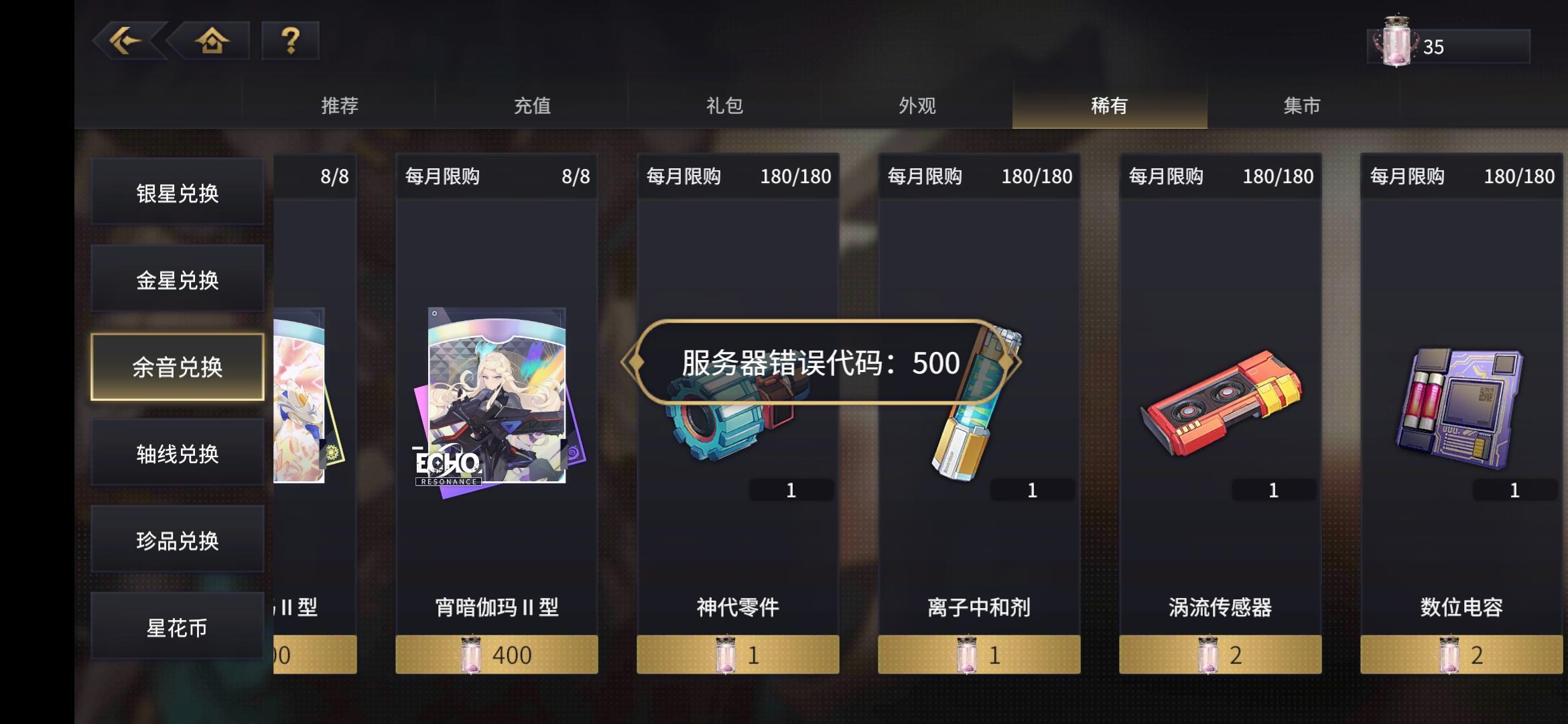Switch to the 充值 tab
The height and width of the screenshot is (724, 1568).
[x=533, y=105]
